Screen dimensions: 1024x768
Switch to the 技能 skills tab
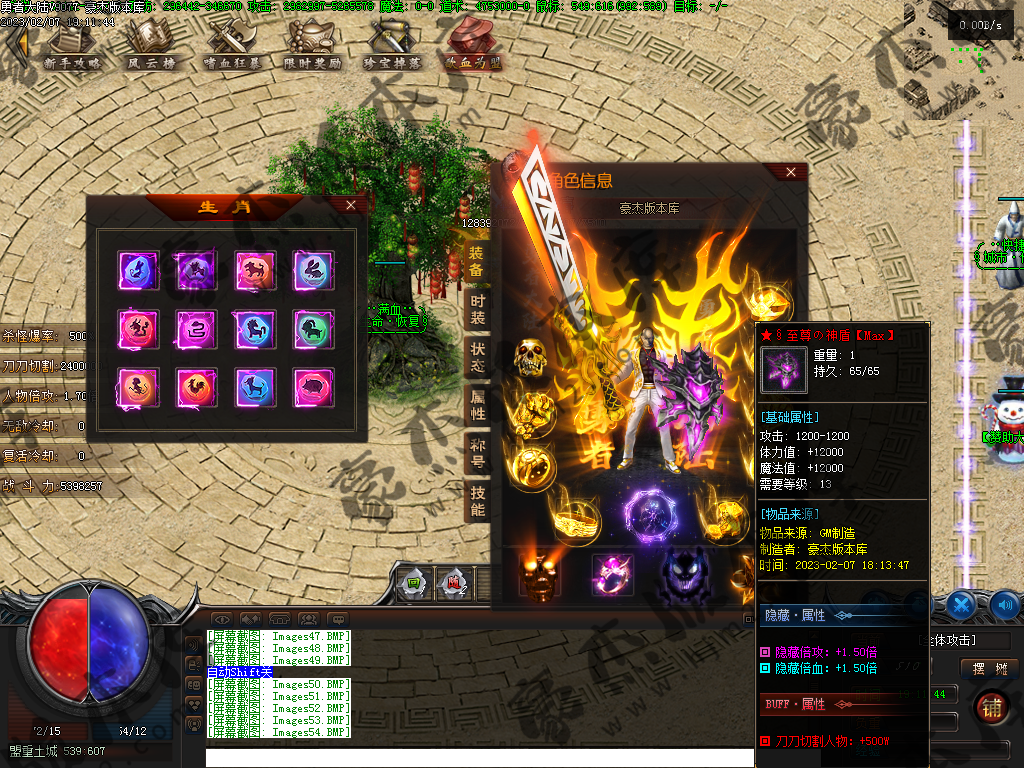(x=477, y=500)
